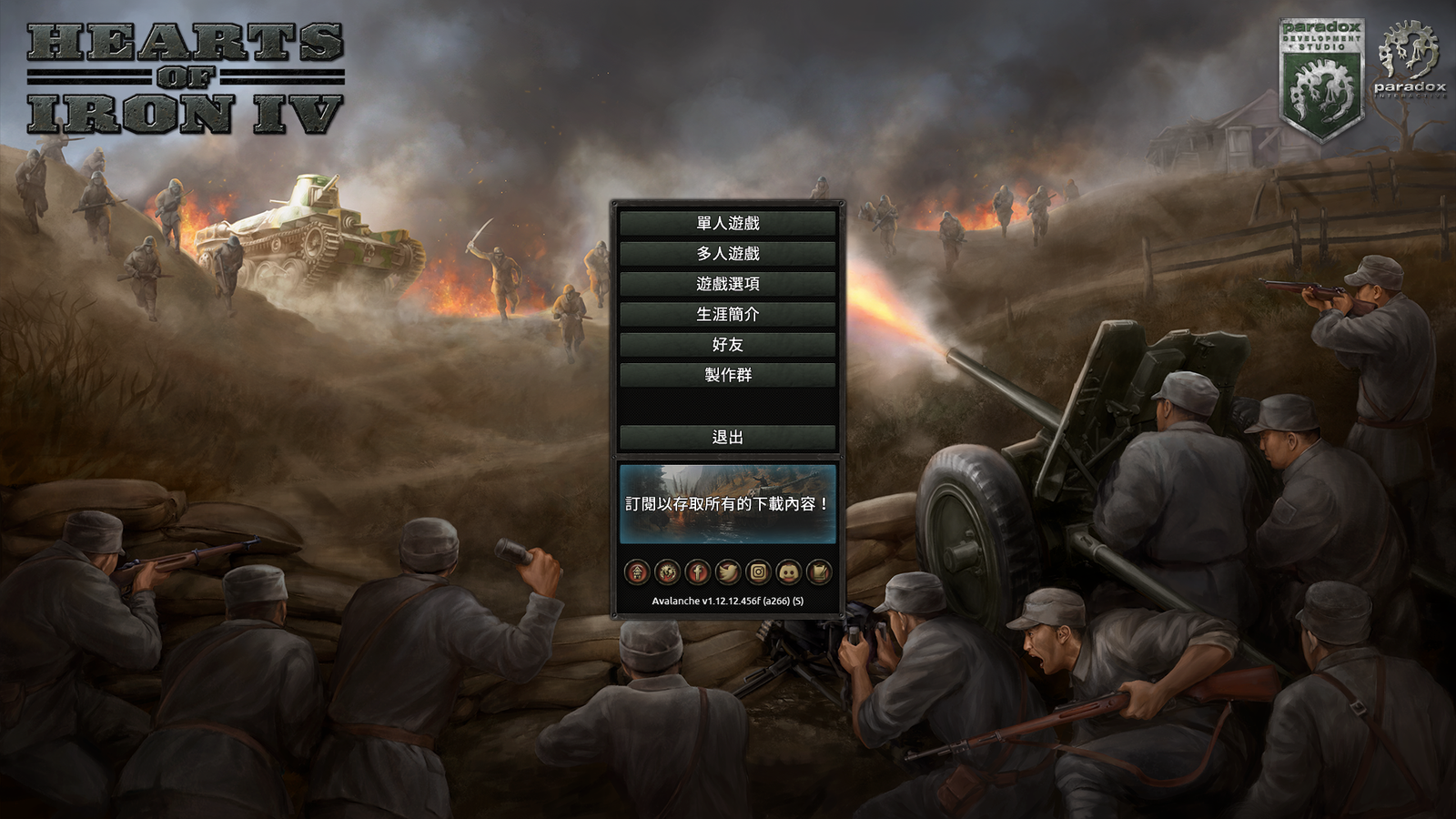Image resolution: width=1456 pixels, height=819 pixels.
Task: Open the Paradox forums home icon
Action: pyautogui.click(x=637, y=572)
